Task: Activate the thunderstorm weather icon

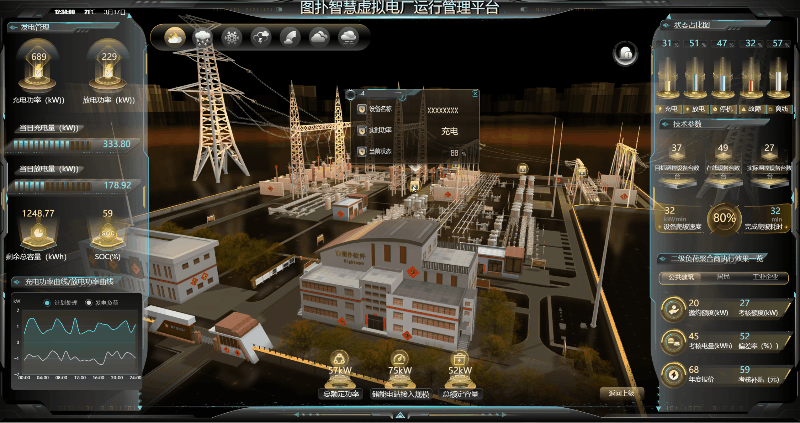Action: pos(262,37)
